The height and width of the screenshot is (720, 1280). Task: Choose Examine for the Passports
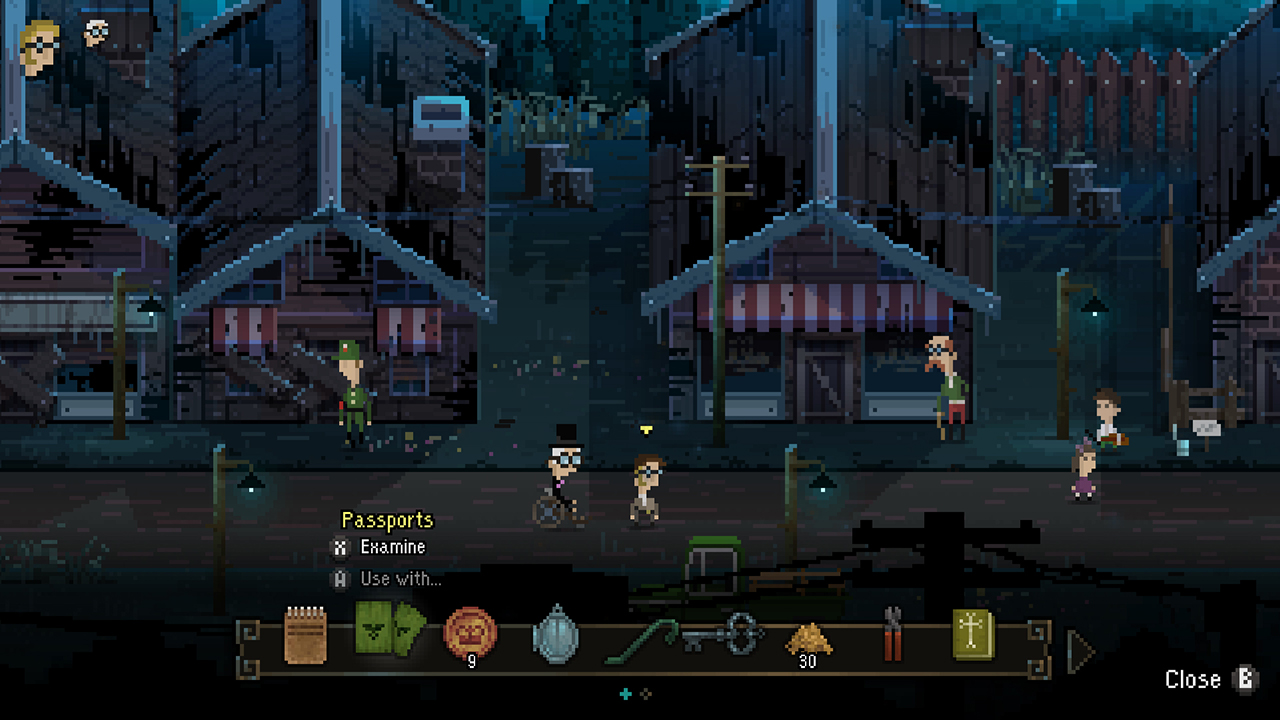point(394,547)
